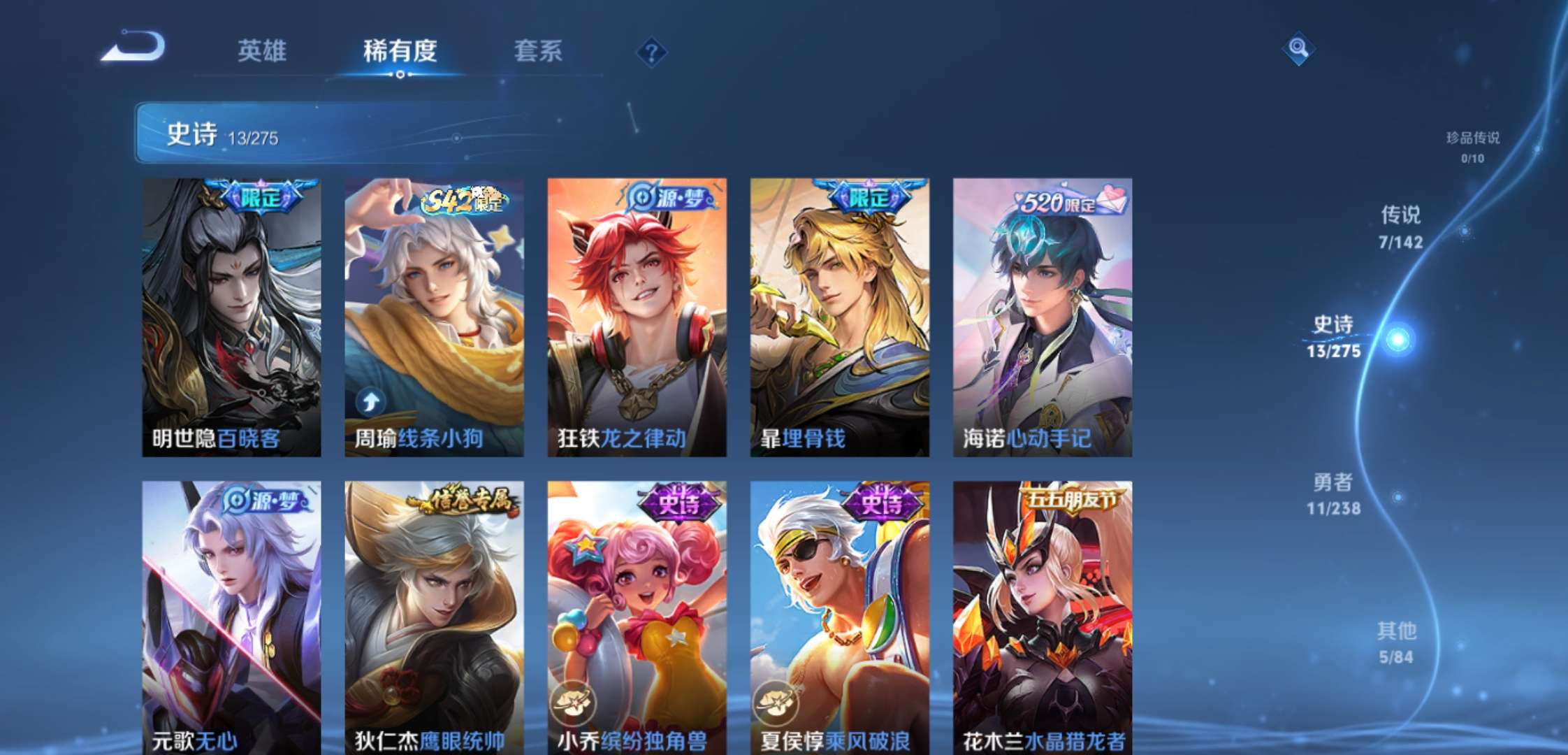Viewport: 1568px width, 755px height.
Task: Open the search function via magnifier icon
Action: point(1300,48)
